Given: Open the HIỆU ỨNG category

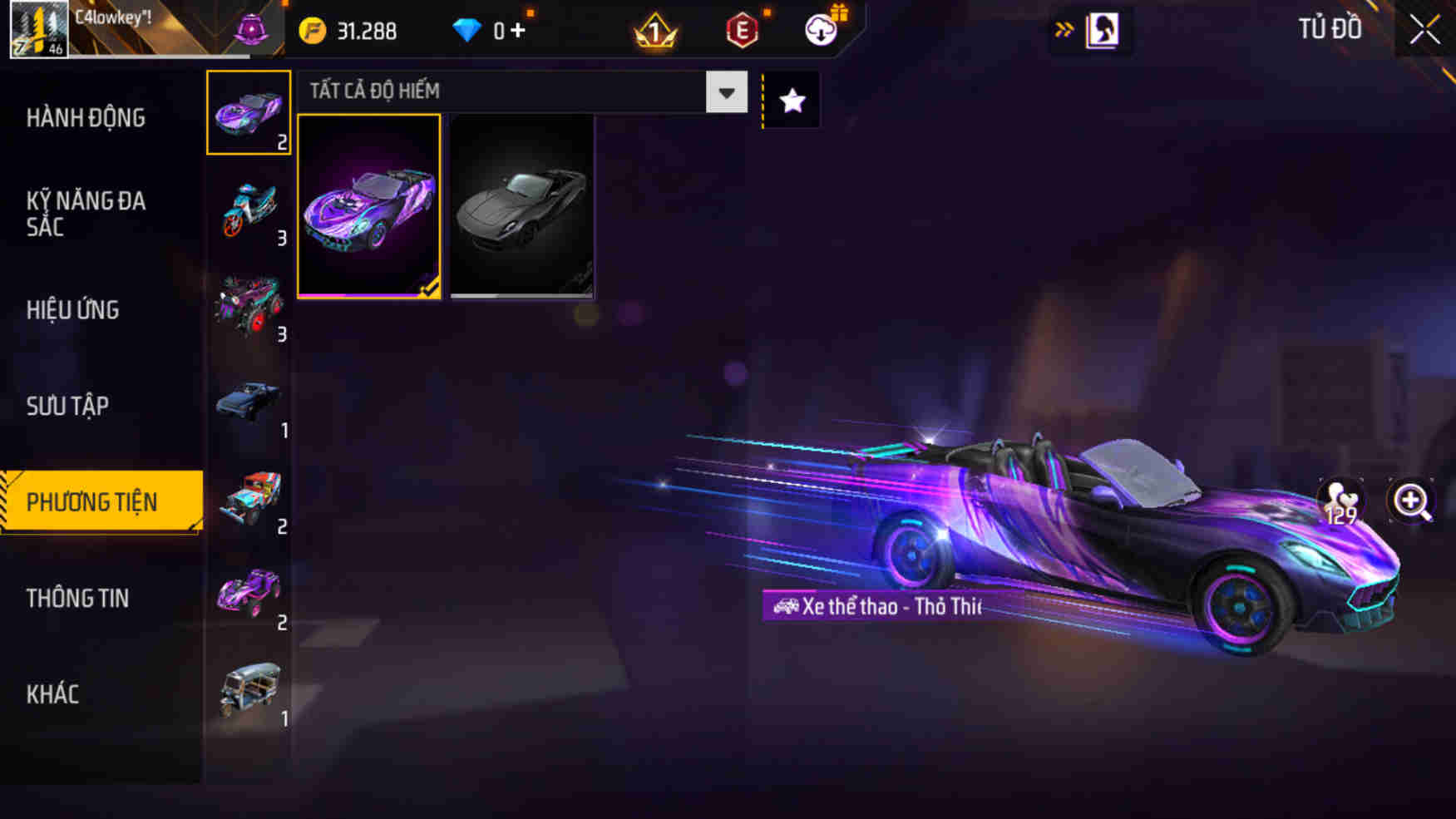Looking at the screenshot, I should (x=73, y=309).
